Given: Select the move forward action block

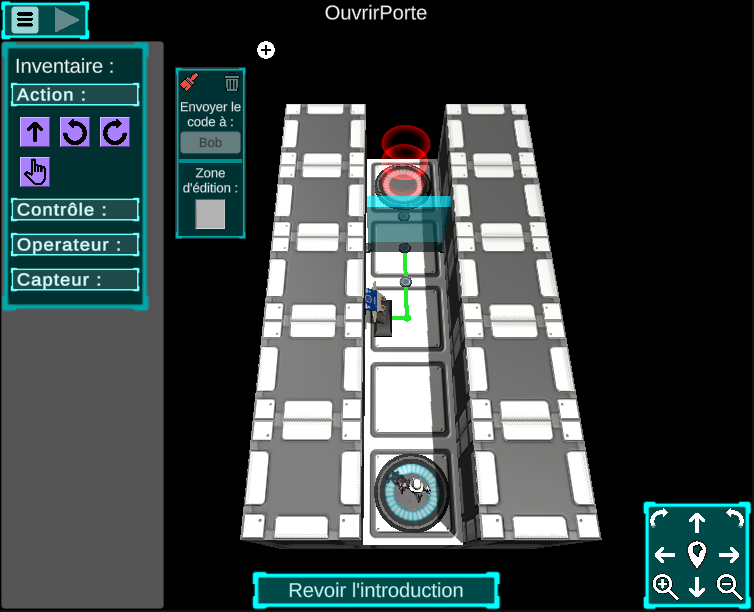Looking at the screenshot, I should pos(35,131).
